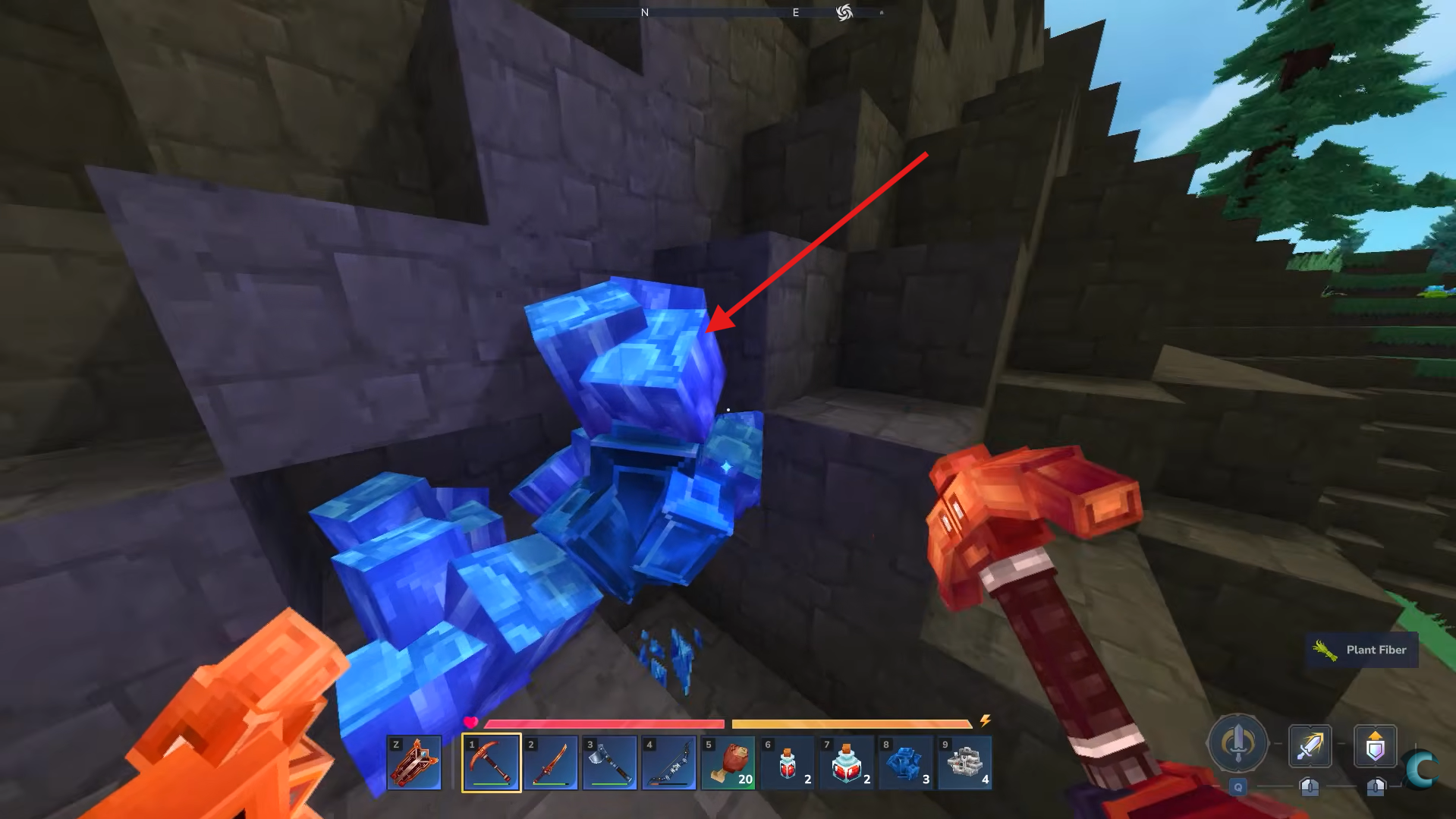Select the pickaxe in hotbar slot 1
The image size is (1456, 819).
pyautogui.click(x=491, y=762)
